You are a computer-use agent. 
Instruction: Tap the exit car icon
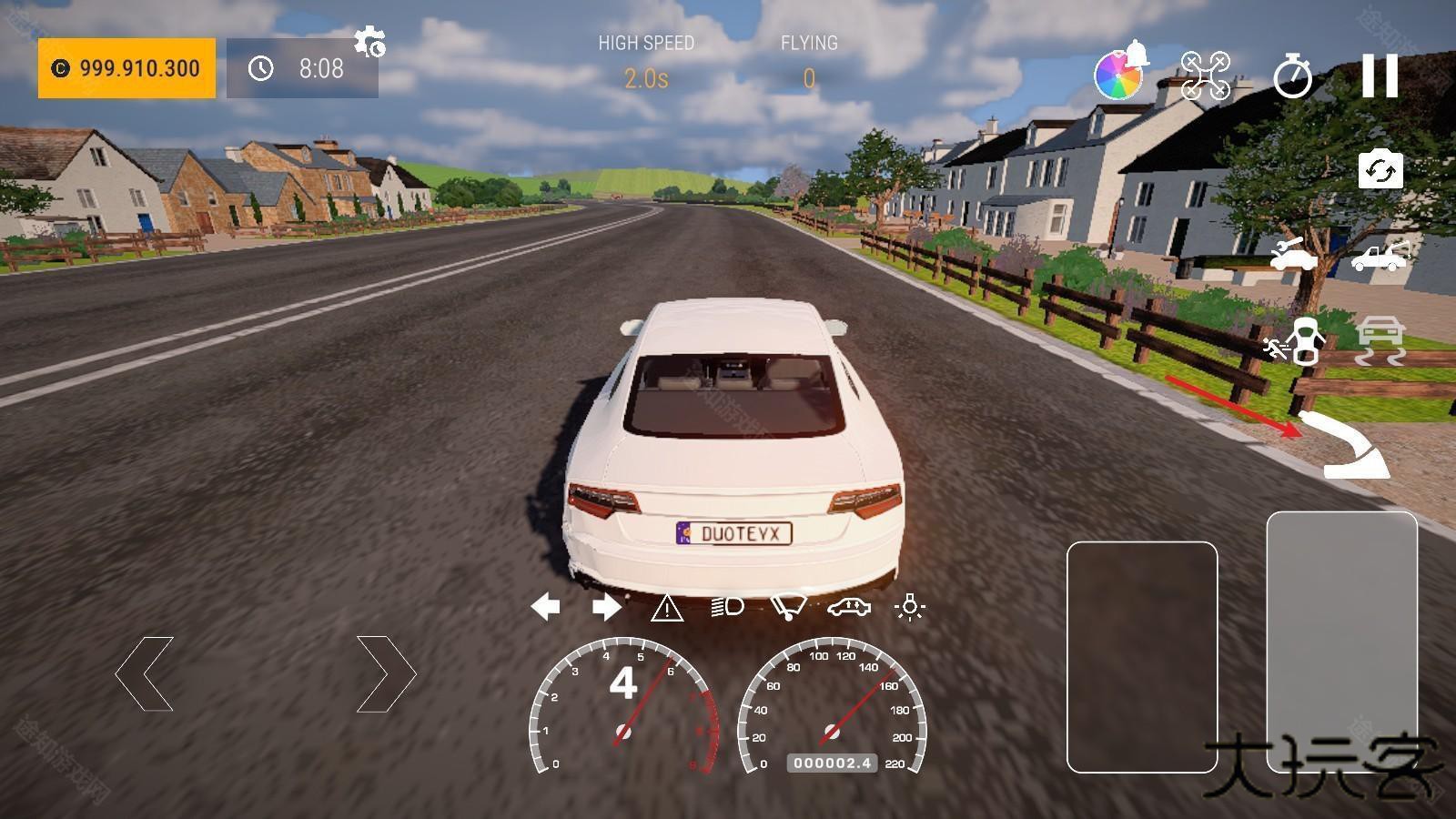coord(1293,340)
